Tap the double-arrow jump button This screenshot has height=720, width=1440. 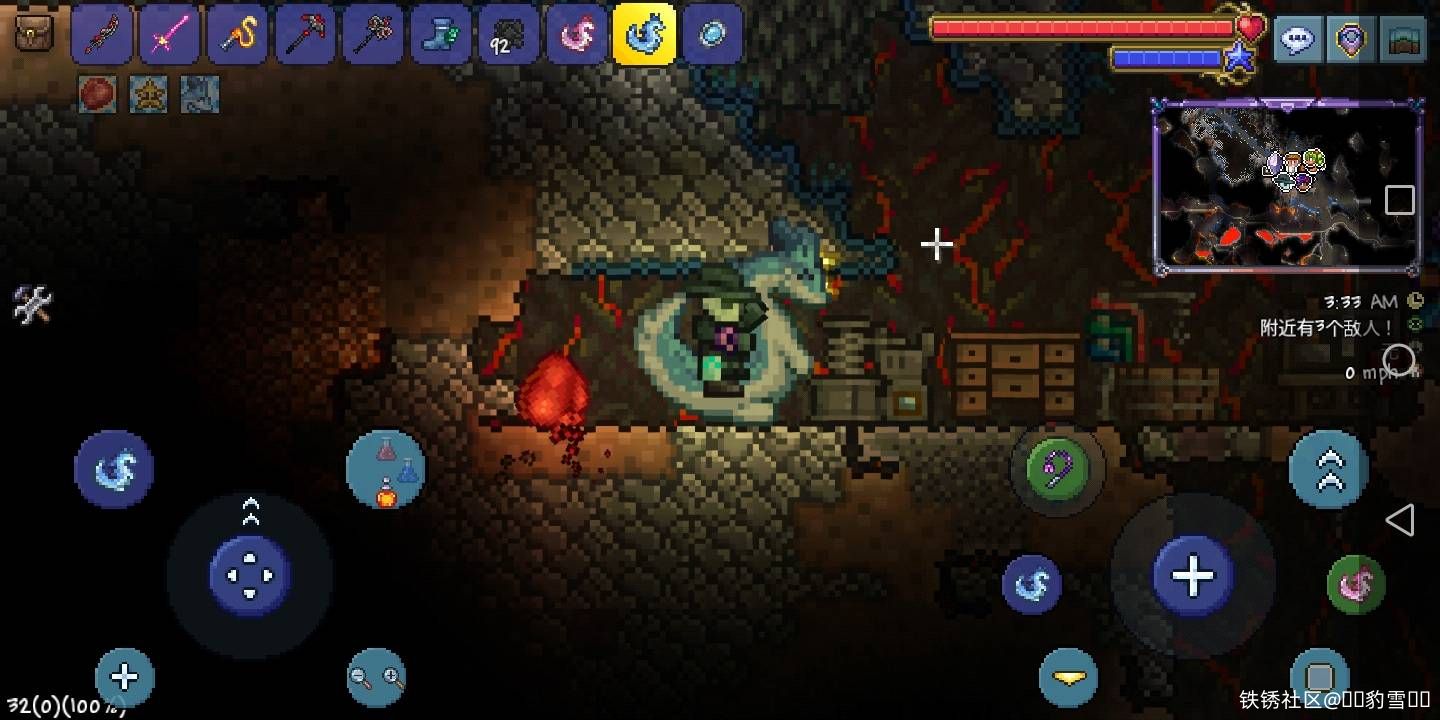pyautogui.click(x=1329, y=469)
